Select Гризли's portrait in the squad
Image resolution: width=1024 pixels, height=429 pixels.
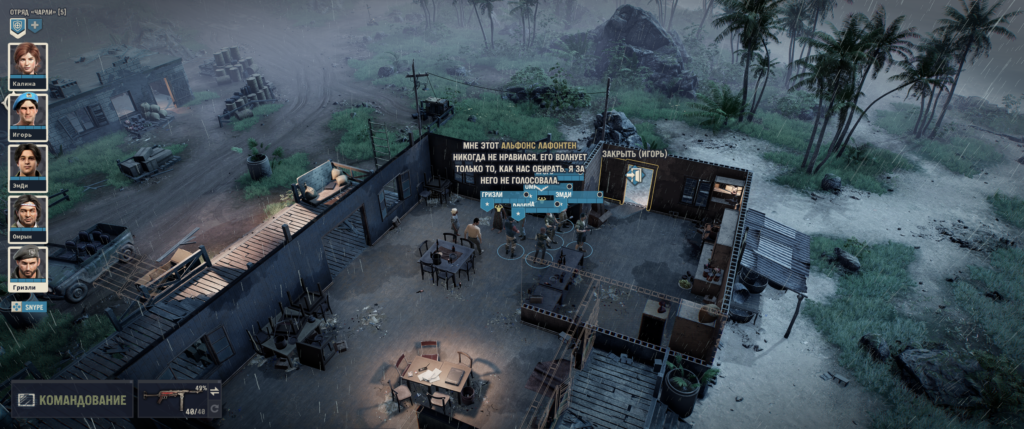tap(28, 266)
